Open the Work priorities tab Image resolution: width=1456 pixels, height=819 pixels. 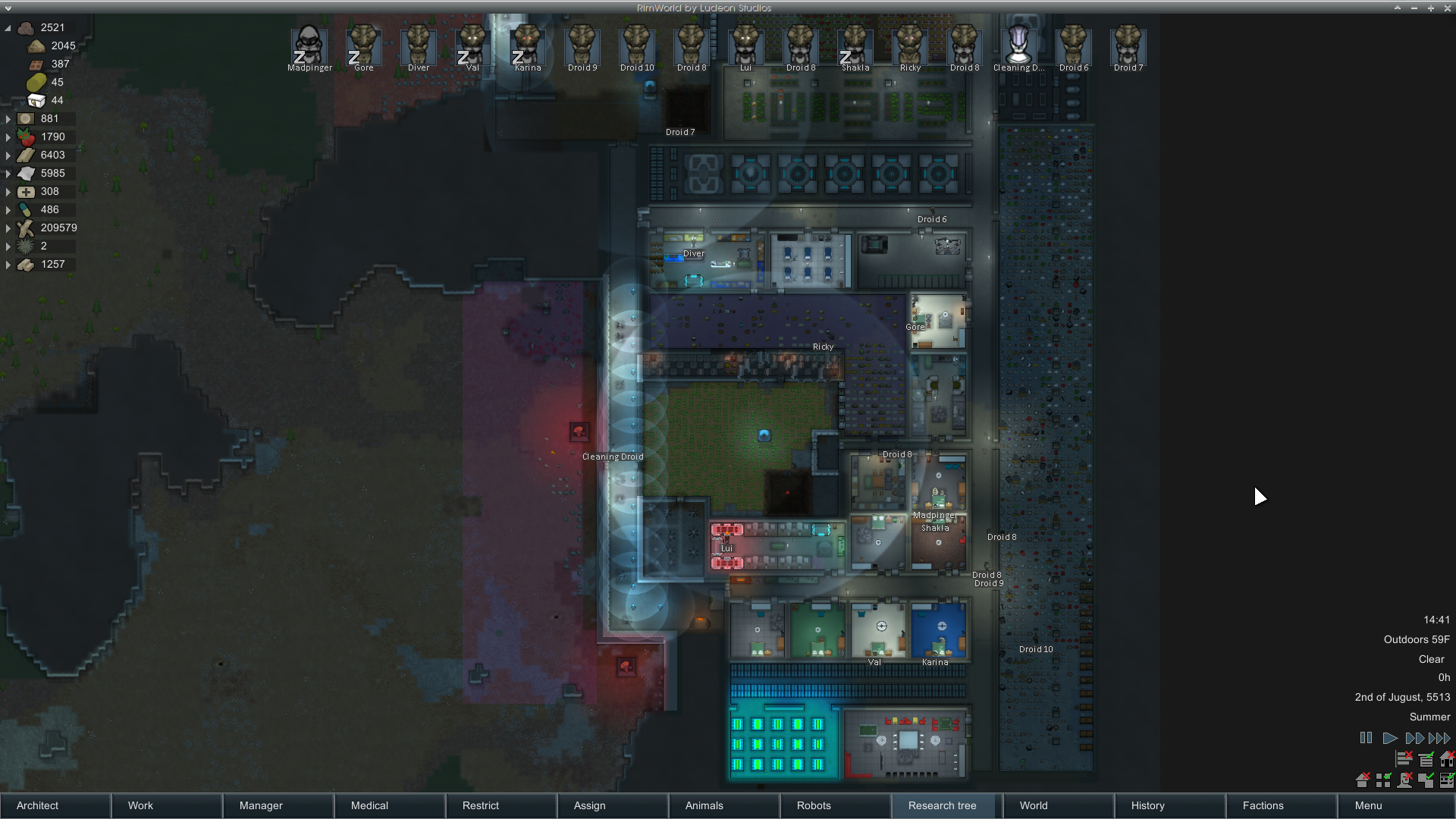(x=167, y=805)
